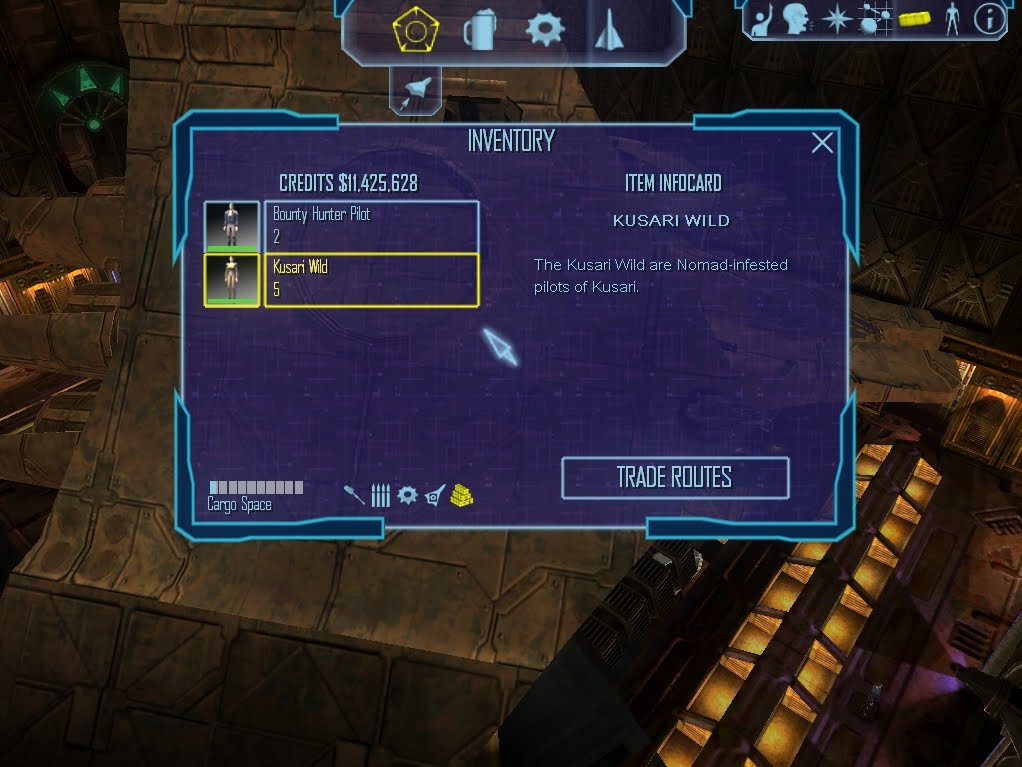
Task: Show ammunition with the missiles filter icon
Action: tap(380, 495)
